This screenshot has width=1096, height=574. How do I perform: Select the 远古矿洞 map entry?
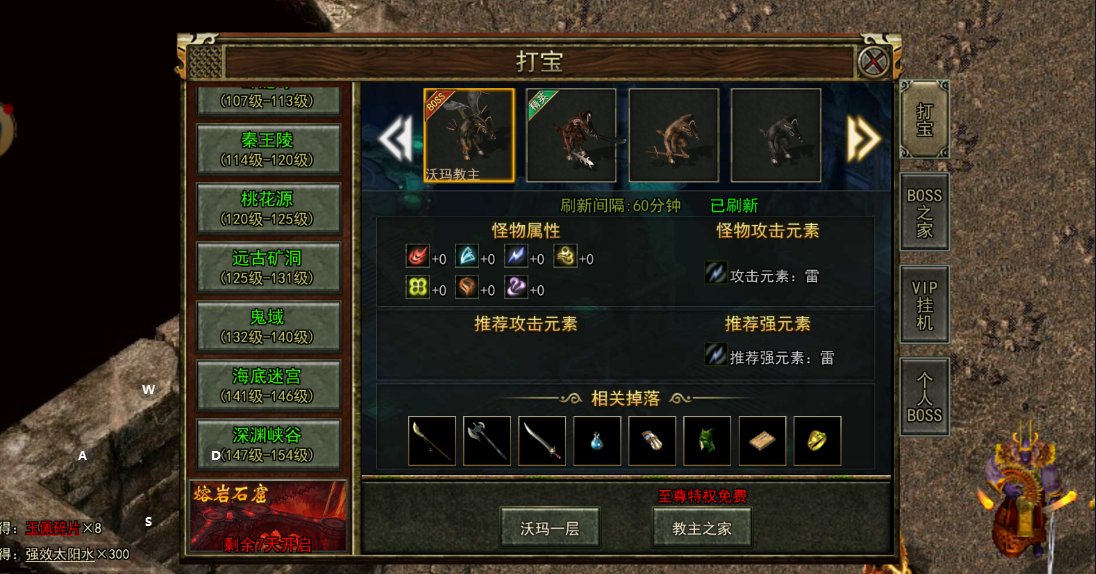268,267
